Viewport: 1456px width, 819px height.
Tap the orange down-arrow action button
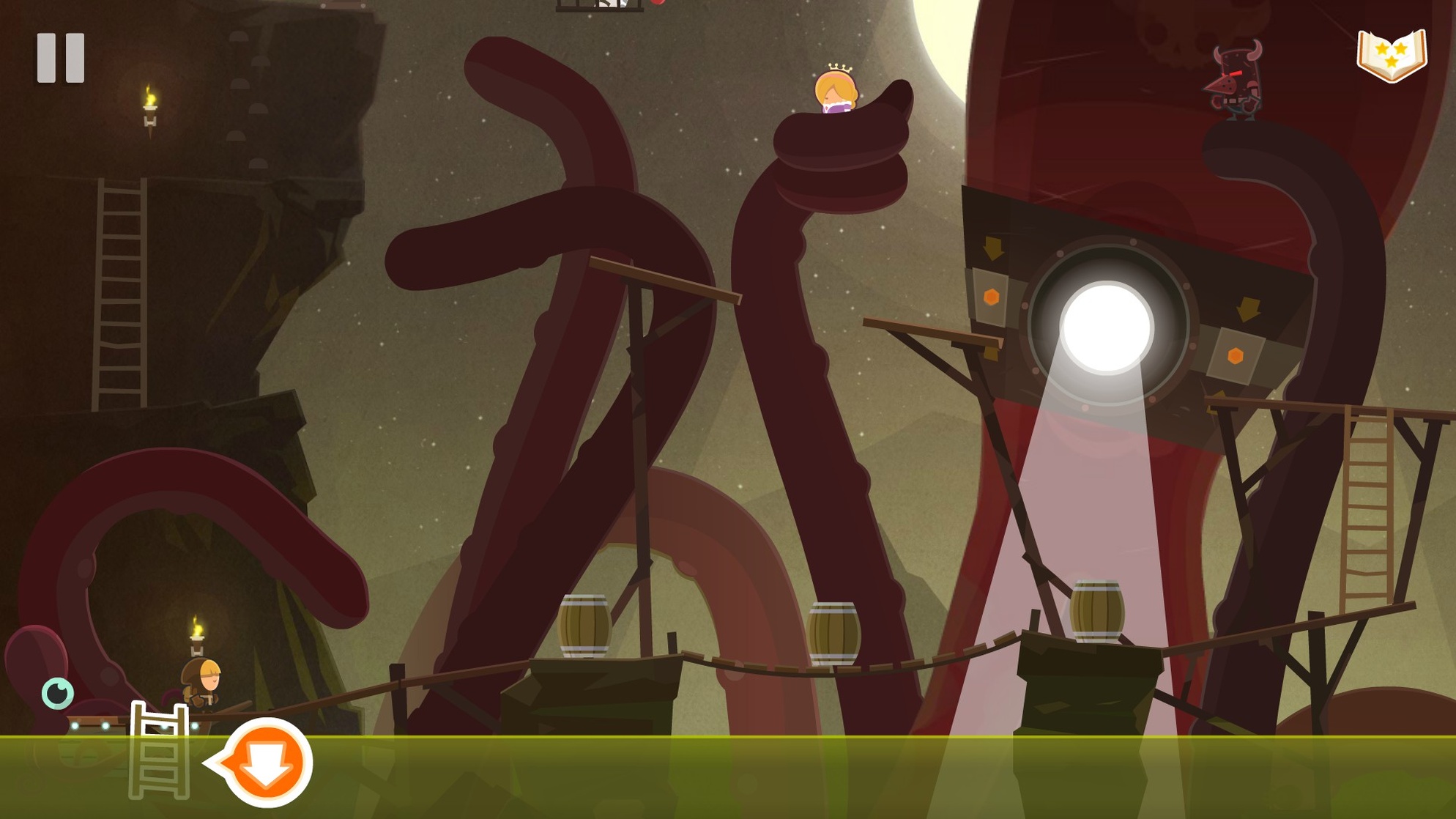[267, 763]
